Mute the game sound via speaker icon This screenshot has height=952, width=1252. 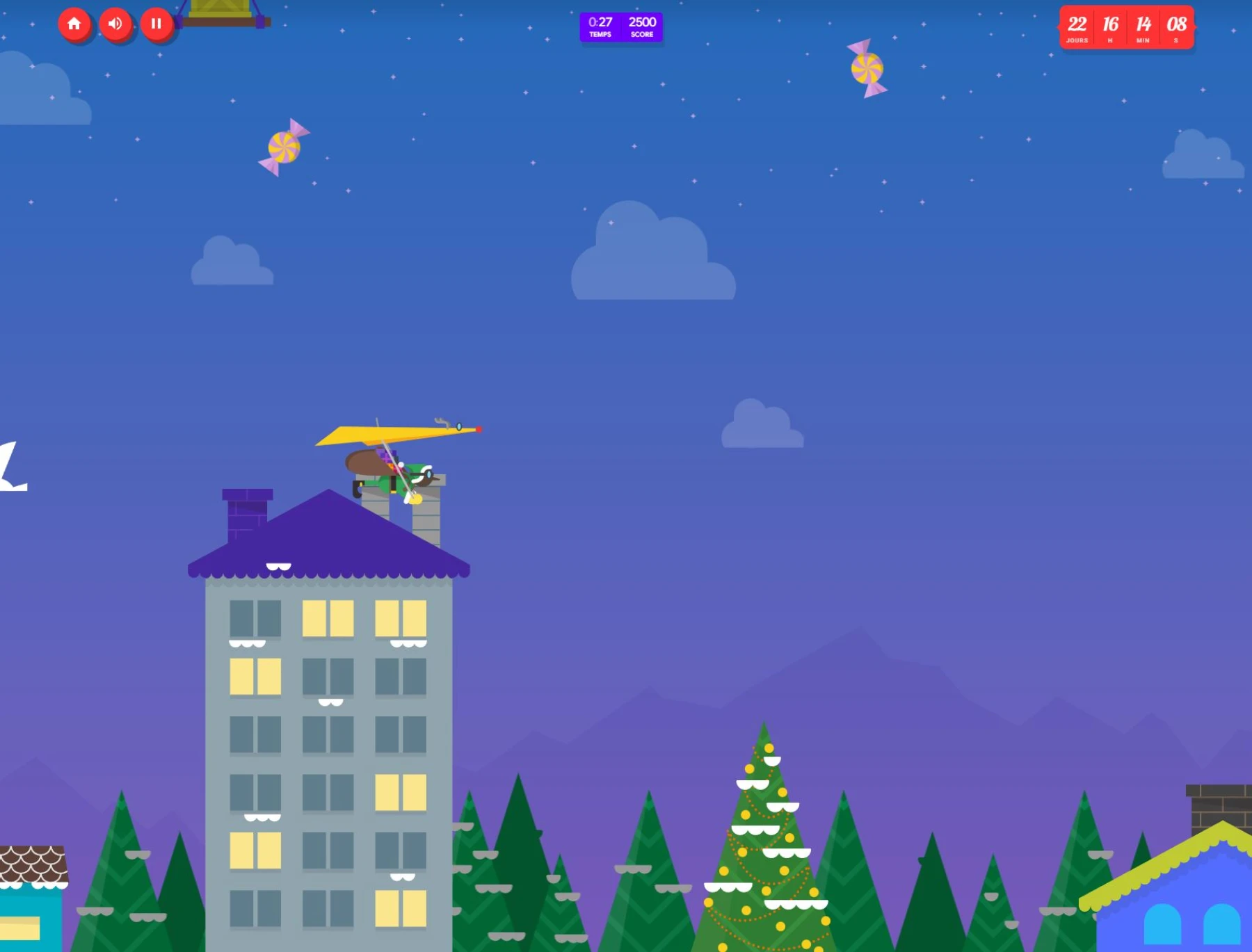click(x=116, y=24)
